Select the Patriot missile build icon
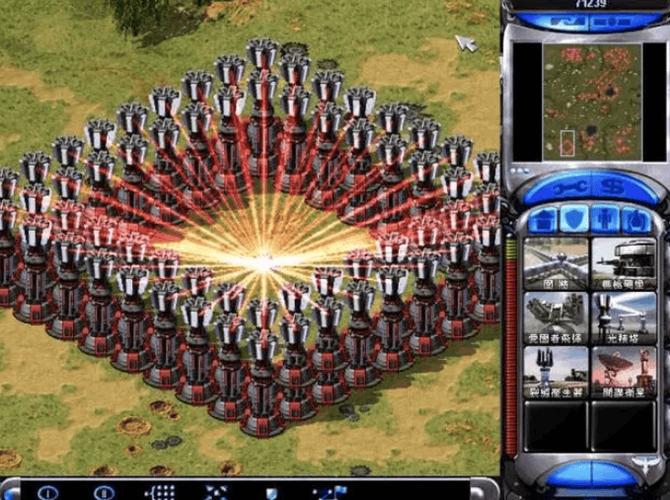This screenshot has height=500, width=670. [556, 317]
